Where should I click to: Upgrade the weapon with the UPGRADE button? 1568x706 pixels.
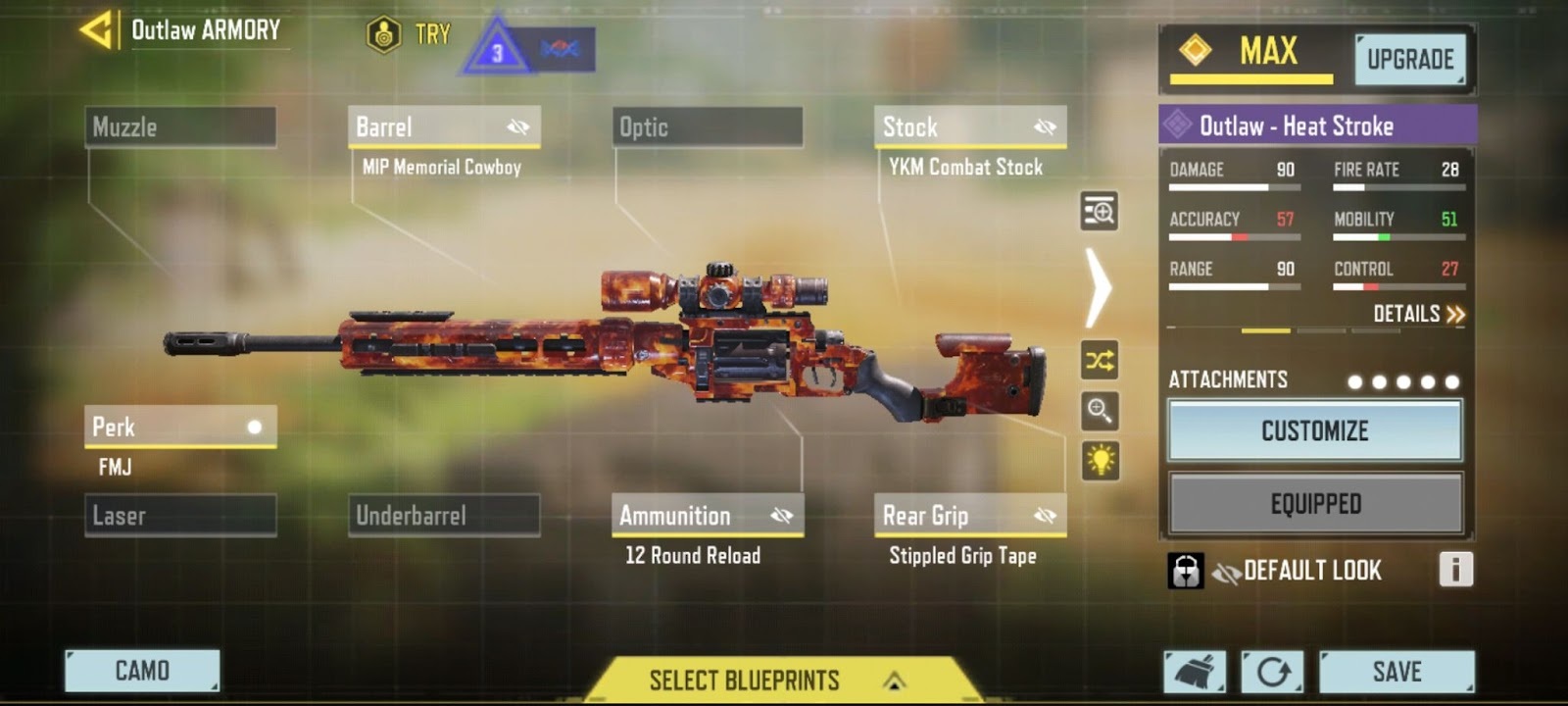point(1409,60)
